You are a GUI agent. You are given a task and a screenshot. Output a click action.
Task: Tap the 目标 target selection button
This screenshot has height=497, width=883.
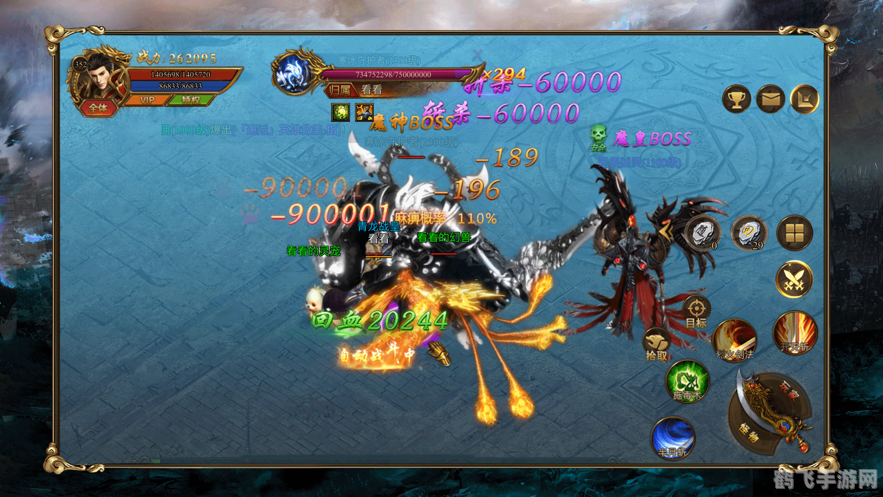coord(696,312)
